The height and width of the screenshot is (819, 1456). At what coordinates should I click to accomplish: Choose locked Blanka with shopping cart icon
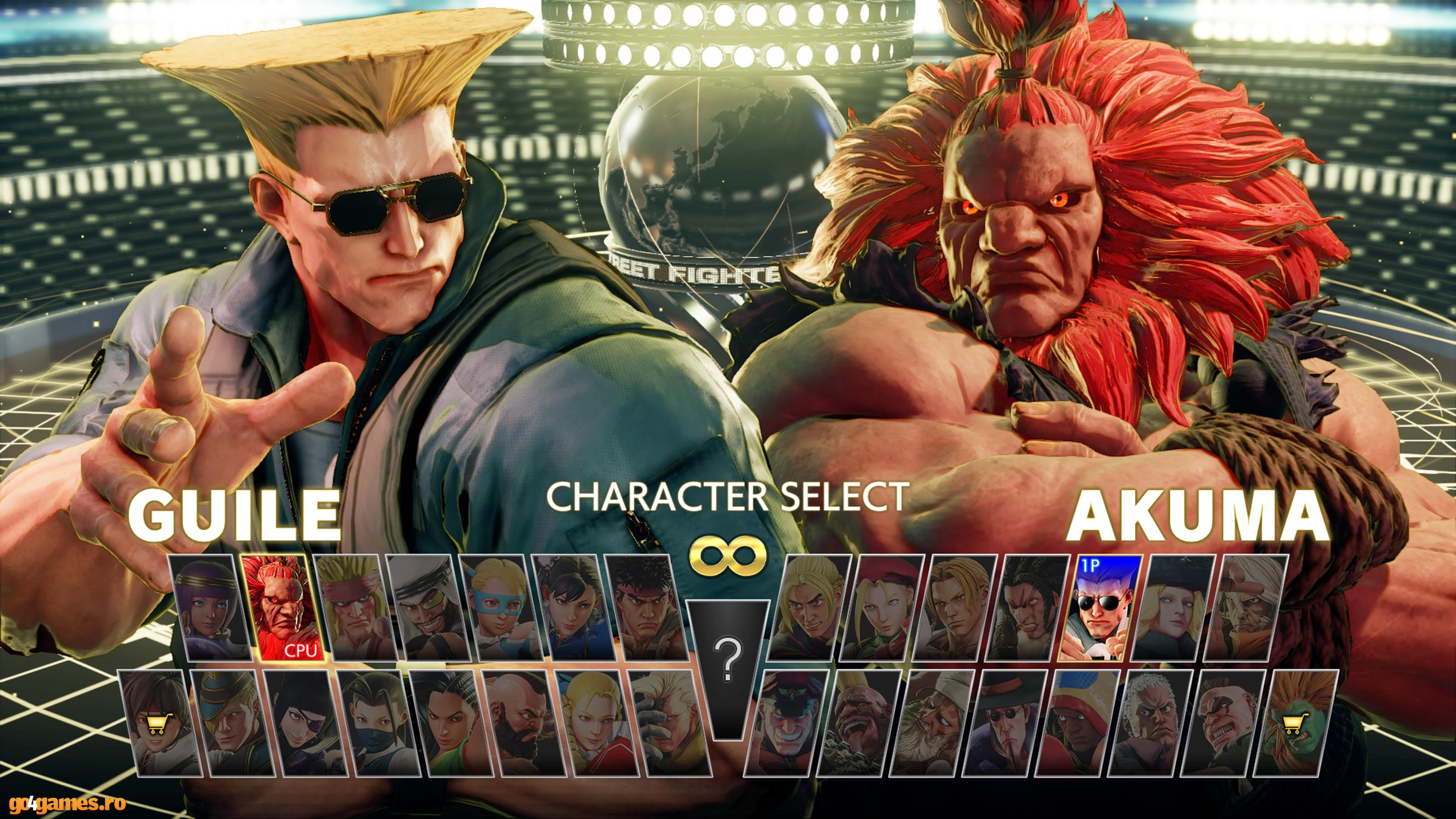pos(1294,723)
